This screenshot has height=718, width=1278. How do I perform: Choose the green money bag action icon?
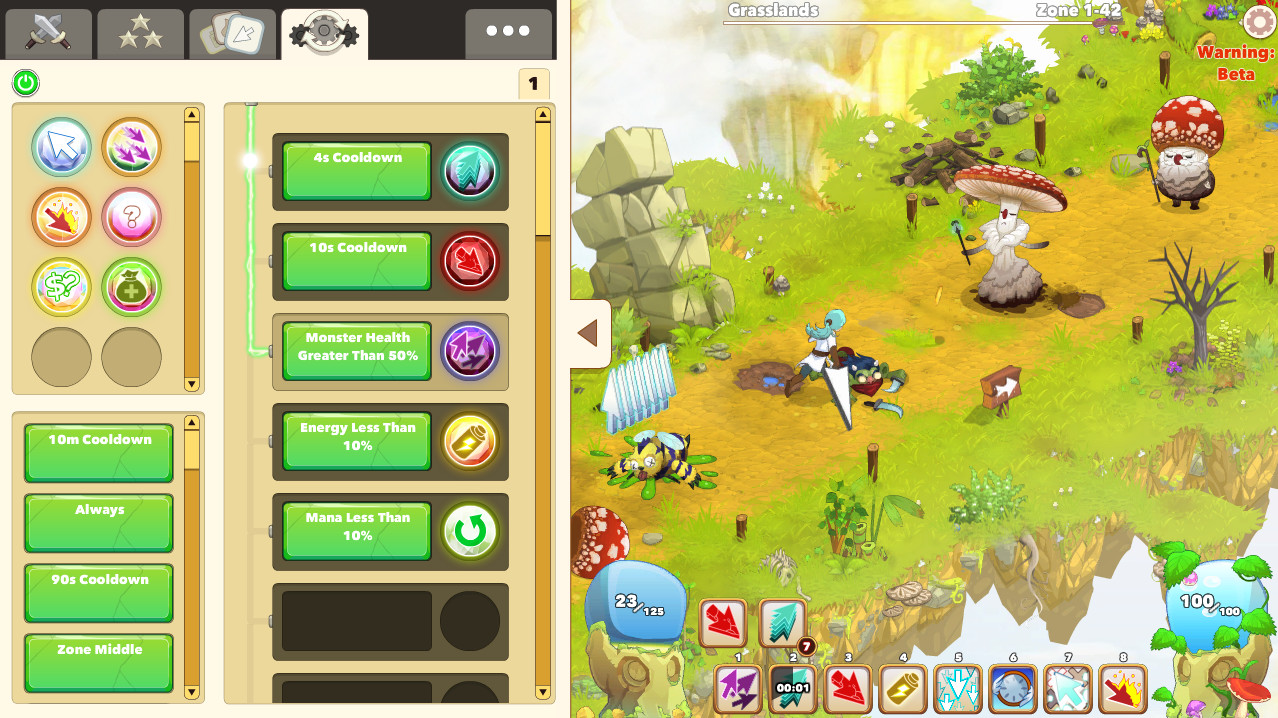pos(131,287)
